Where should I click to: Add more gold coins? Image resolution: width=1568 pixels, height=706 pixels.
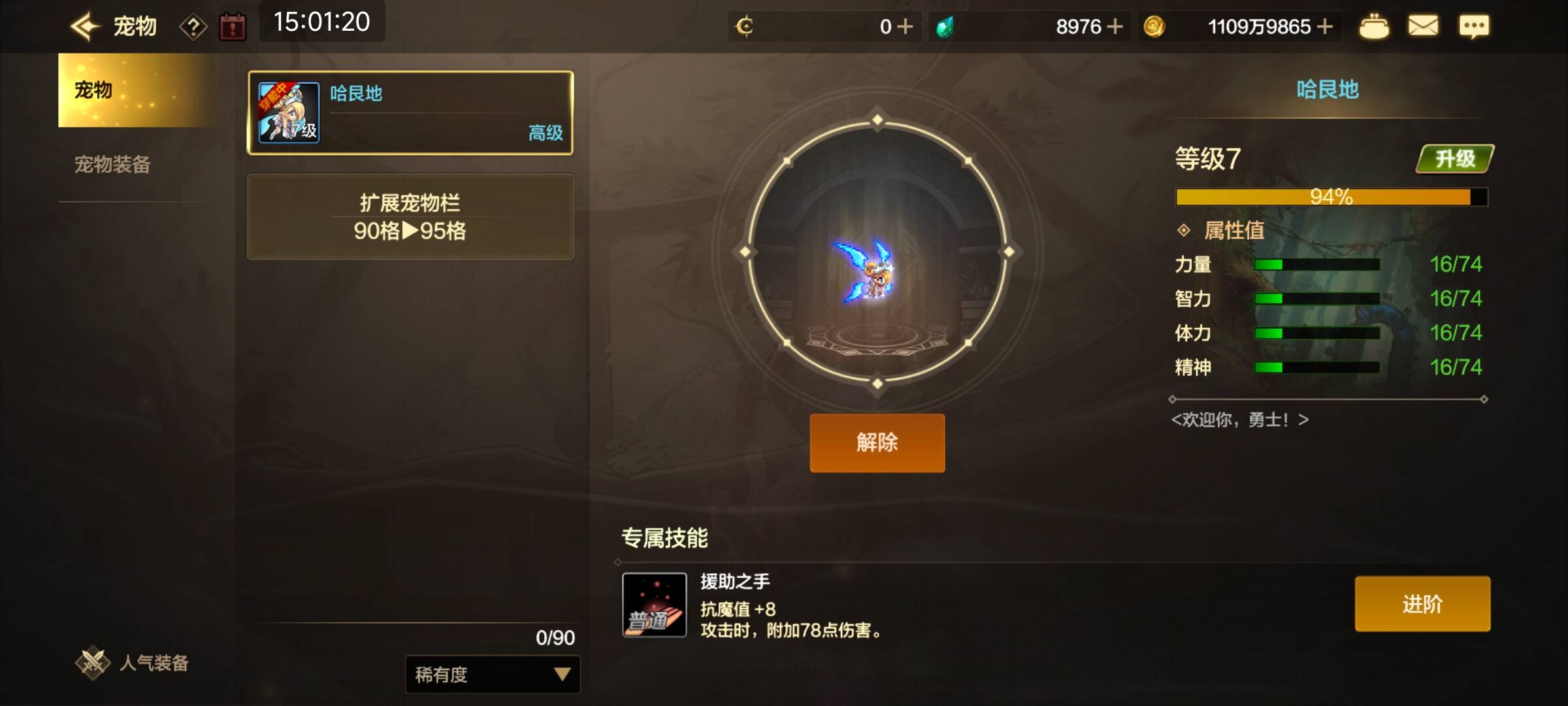pyautogui.click(x=1325, y=27)
